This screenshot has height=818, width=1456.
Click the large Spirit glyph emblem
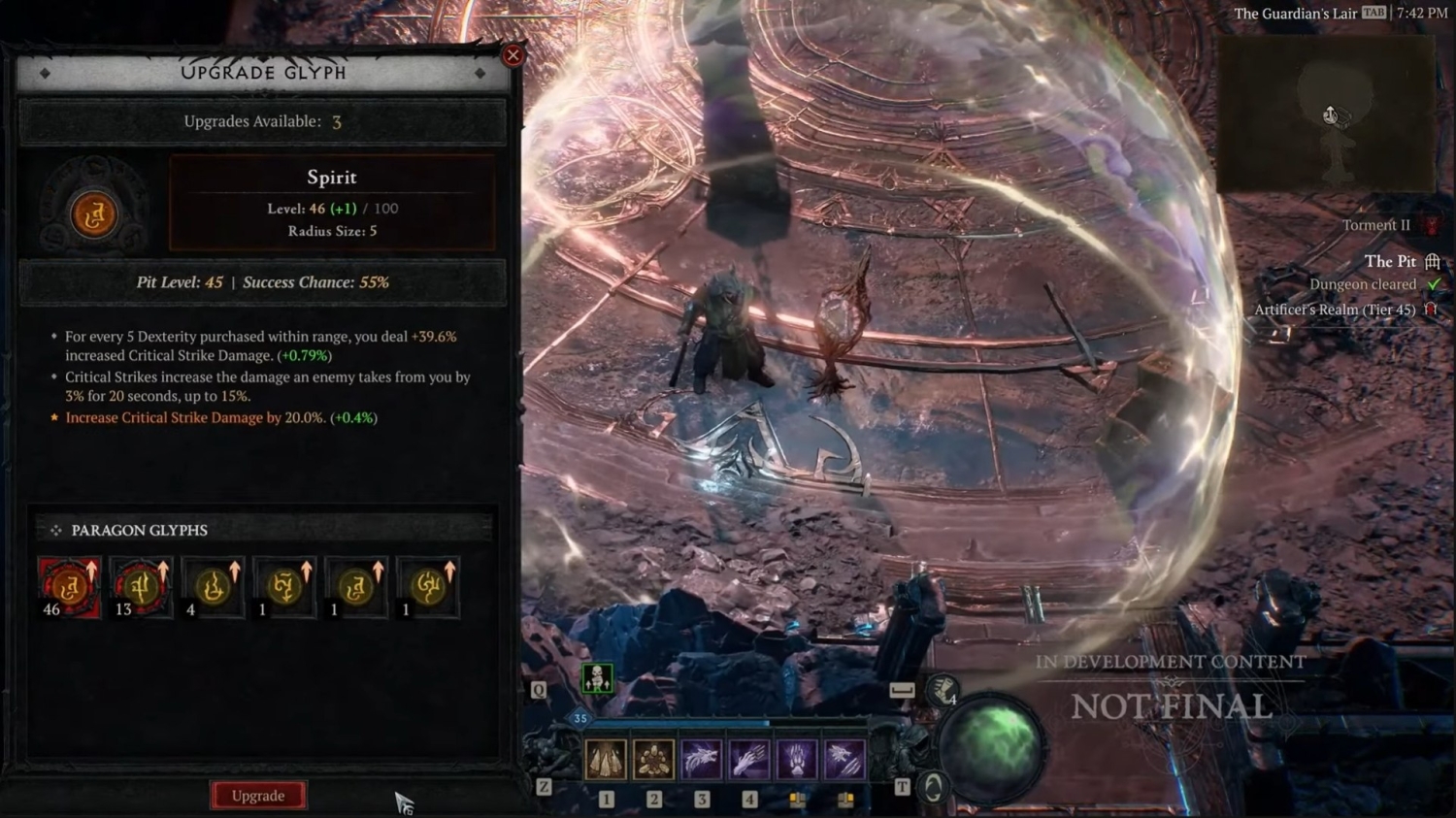click(x=94, y=214)
